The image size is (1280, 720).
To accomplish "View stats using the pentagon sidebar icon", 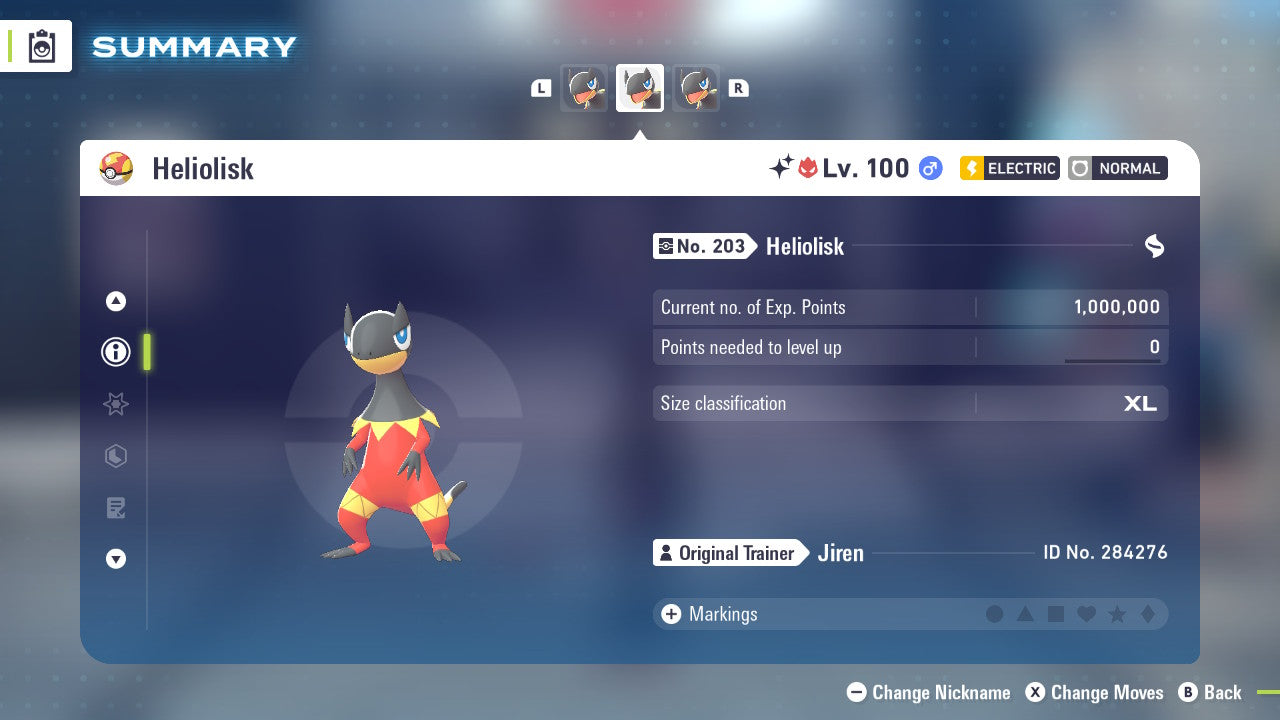I will point(115,456).
